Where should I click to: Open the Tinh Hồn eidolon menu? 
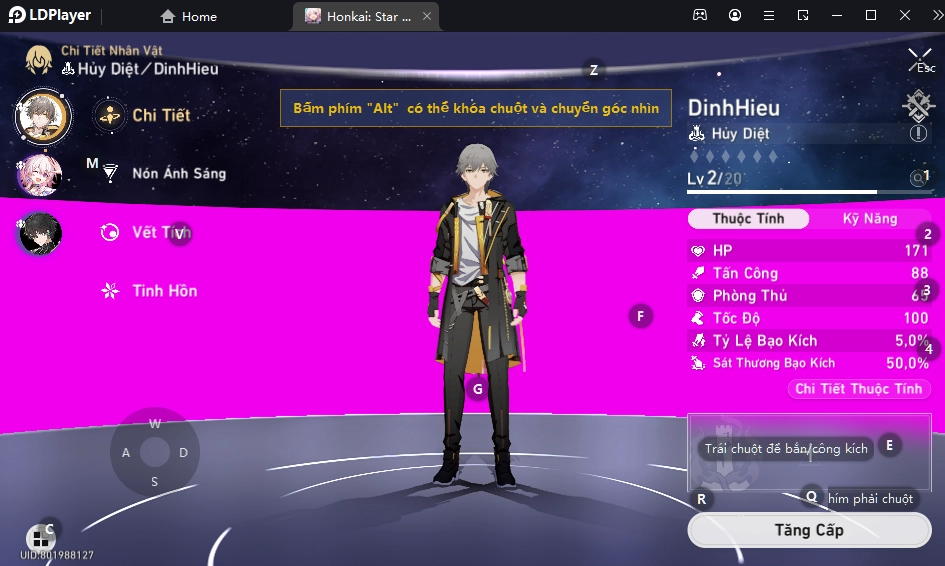tap(164, 291)
